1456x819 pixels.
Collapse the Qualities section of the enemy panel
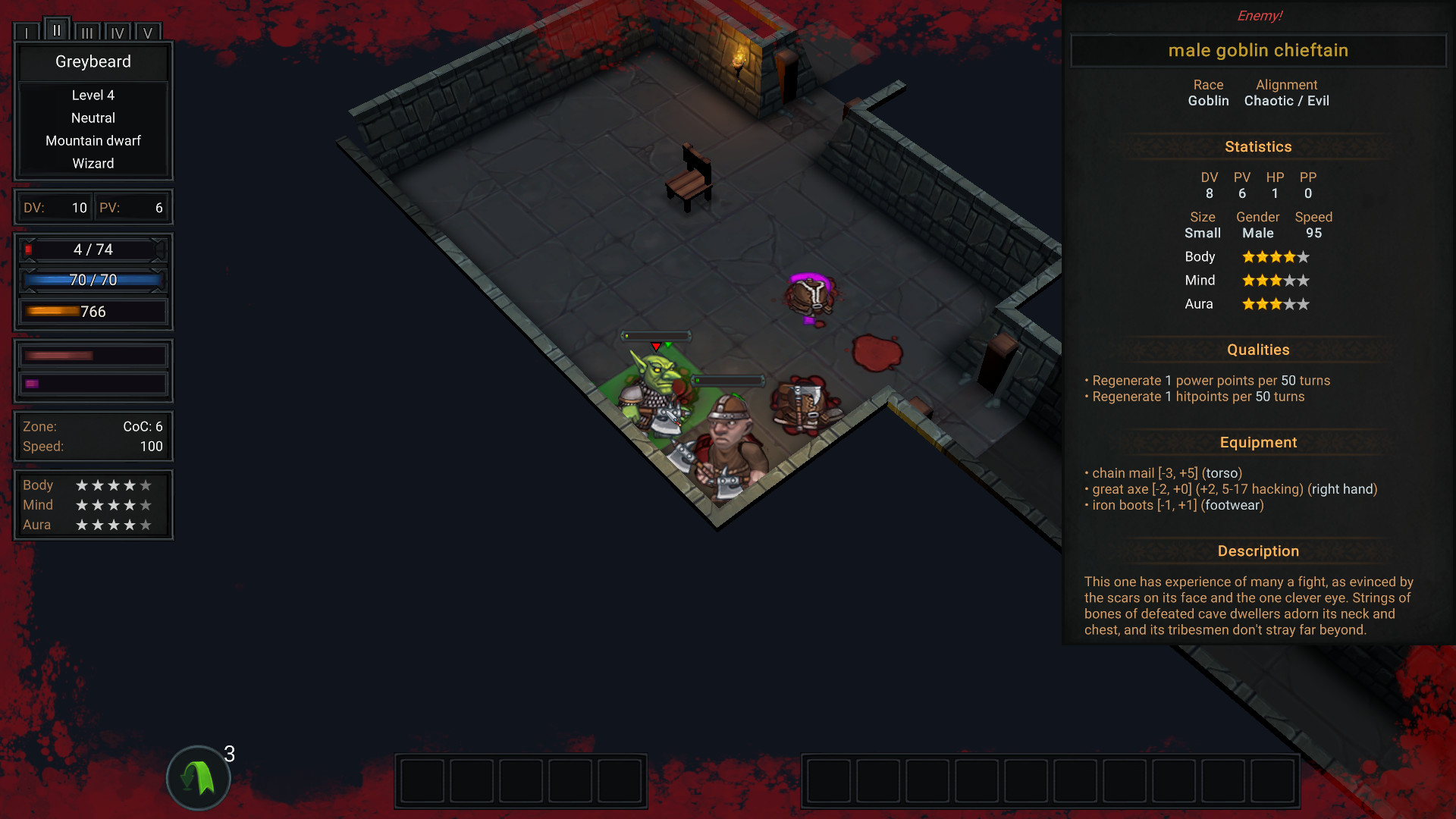coord(1258,350)
